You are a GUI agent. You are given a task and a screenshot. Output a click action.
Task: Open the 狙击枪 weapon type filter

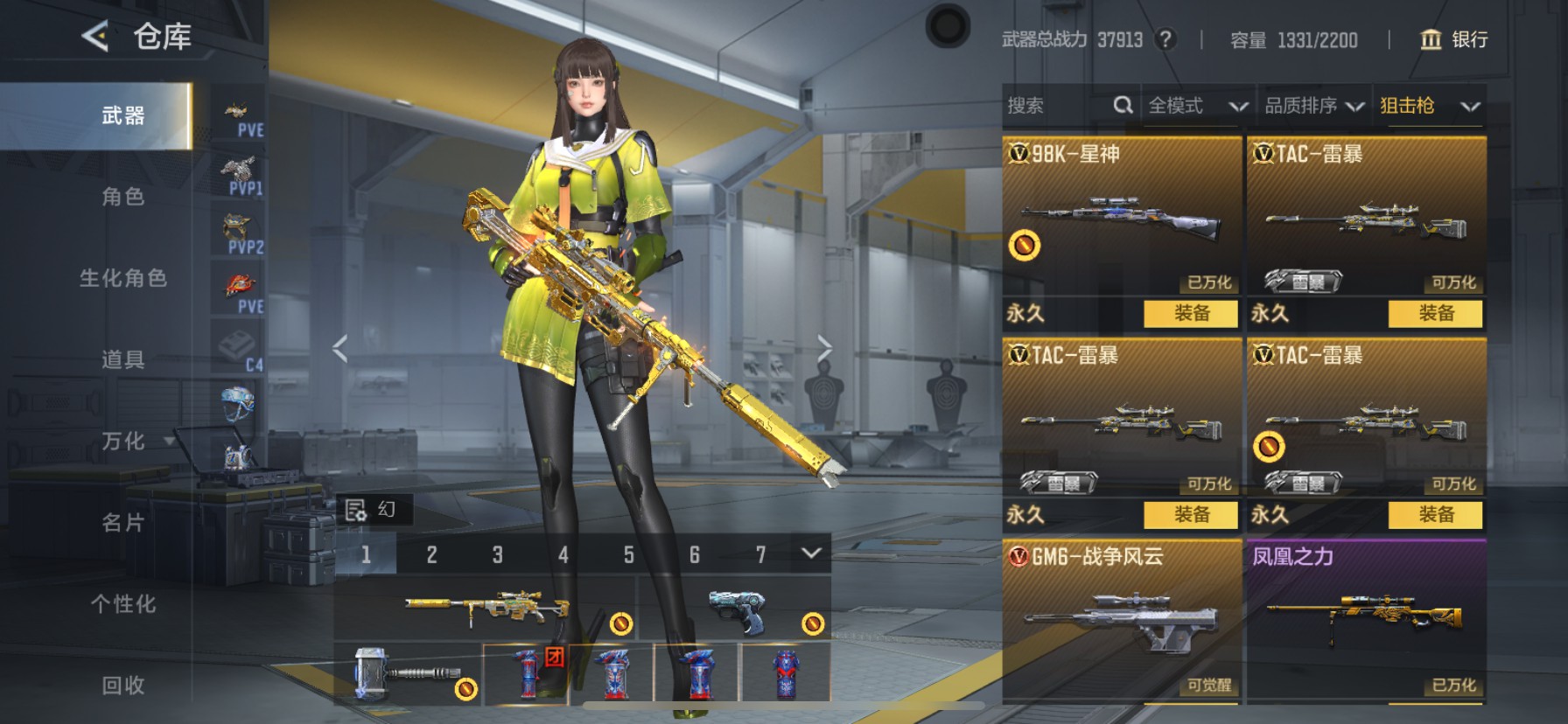pos(1429,106)
